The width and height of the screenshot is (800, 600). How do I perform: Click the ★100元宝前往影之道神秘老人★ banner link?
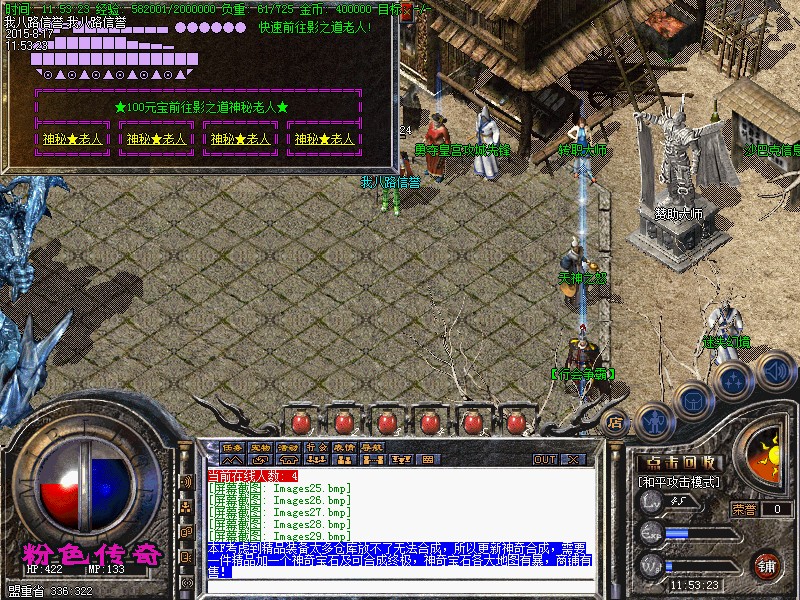[201, 107]
